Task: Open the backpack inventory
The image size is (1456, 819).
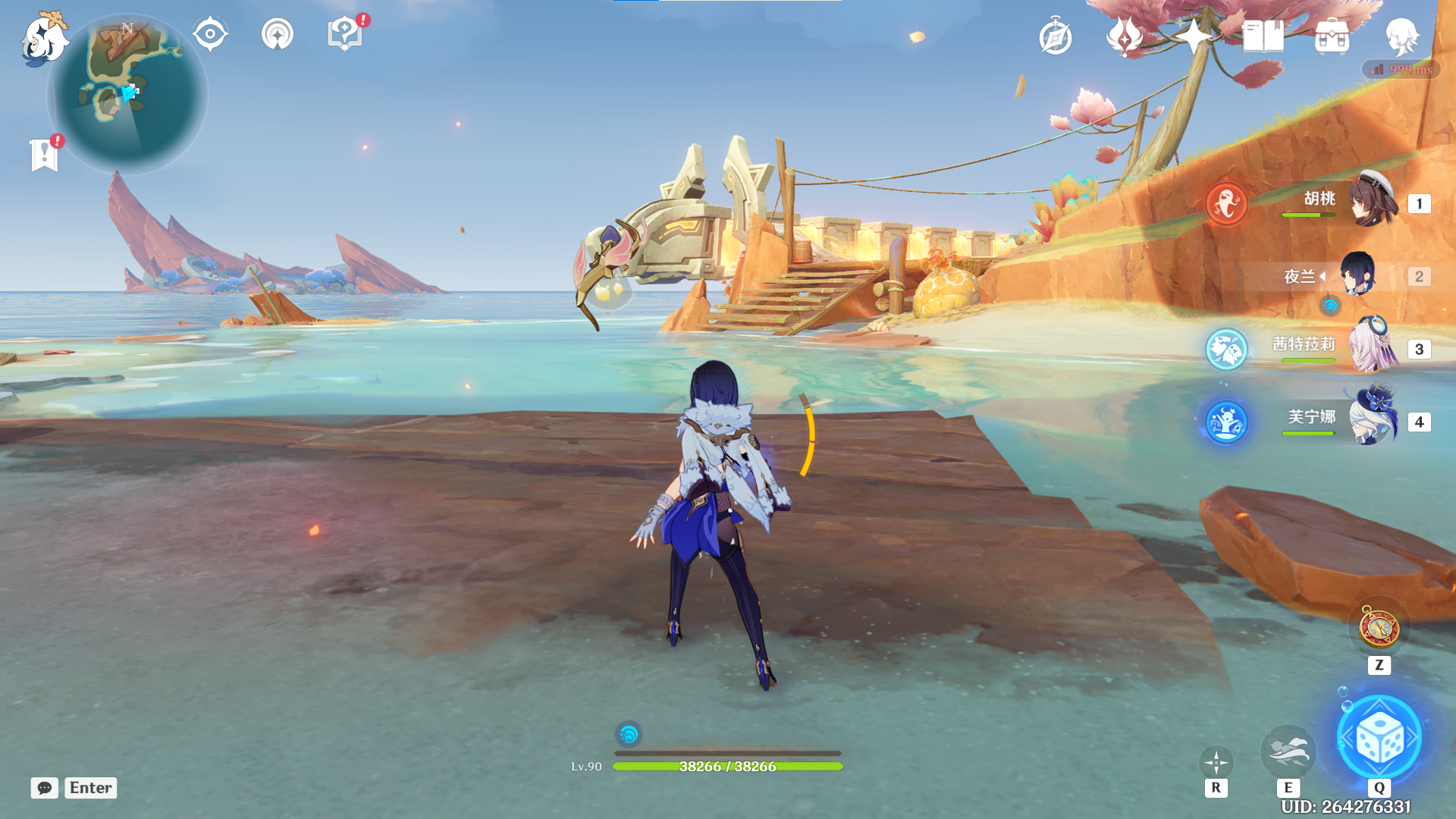Action: tap(1332, 36)
